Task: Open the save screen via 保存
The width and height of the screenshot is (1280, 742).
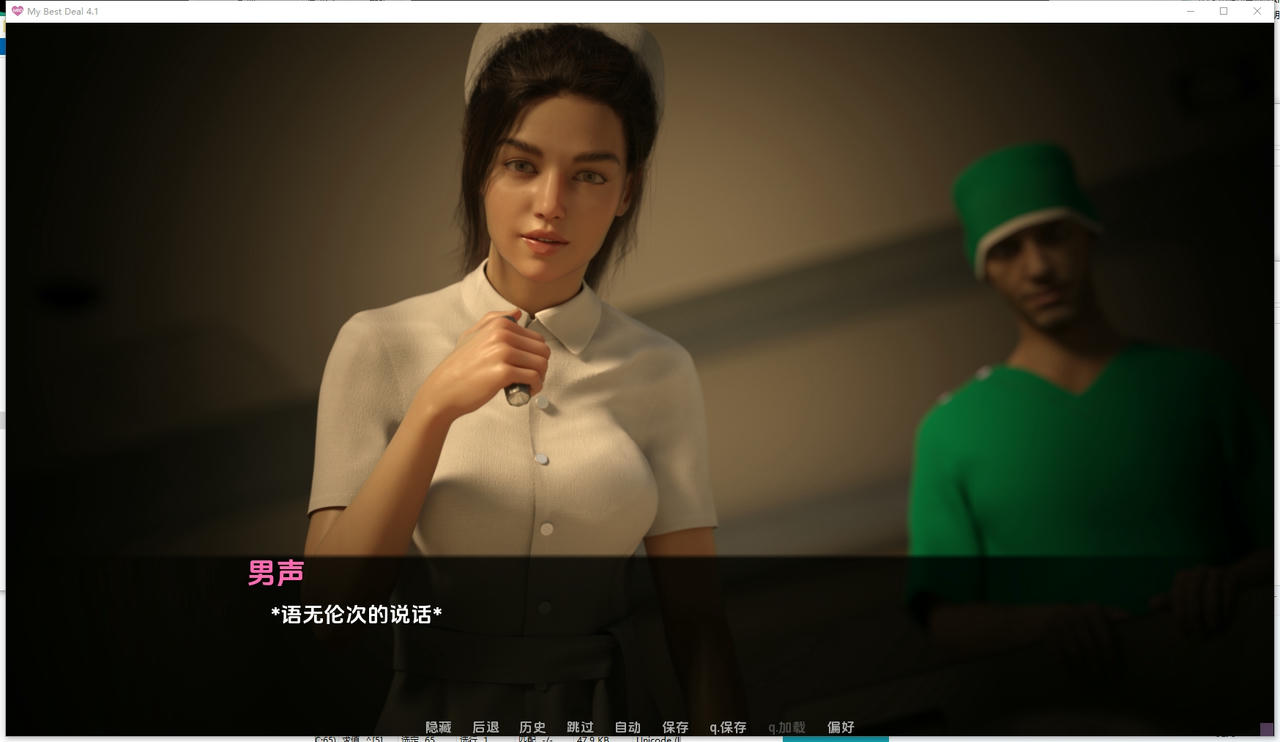Action: [674, 727]
